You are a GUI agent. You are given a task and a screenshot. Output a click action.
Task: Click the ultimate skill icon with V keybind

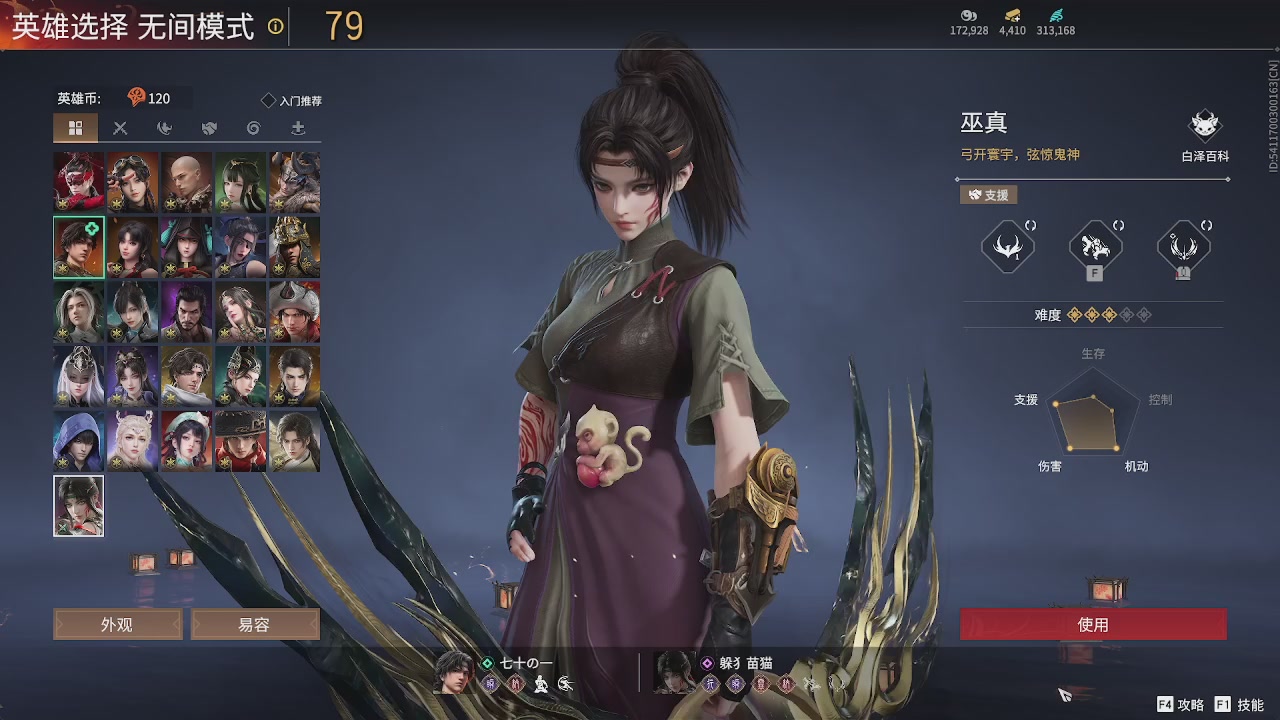(x=1183, y=247)
